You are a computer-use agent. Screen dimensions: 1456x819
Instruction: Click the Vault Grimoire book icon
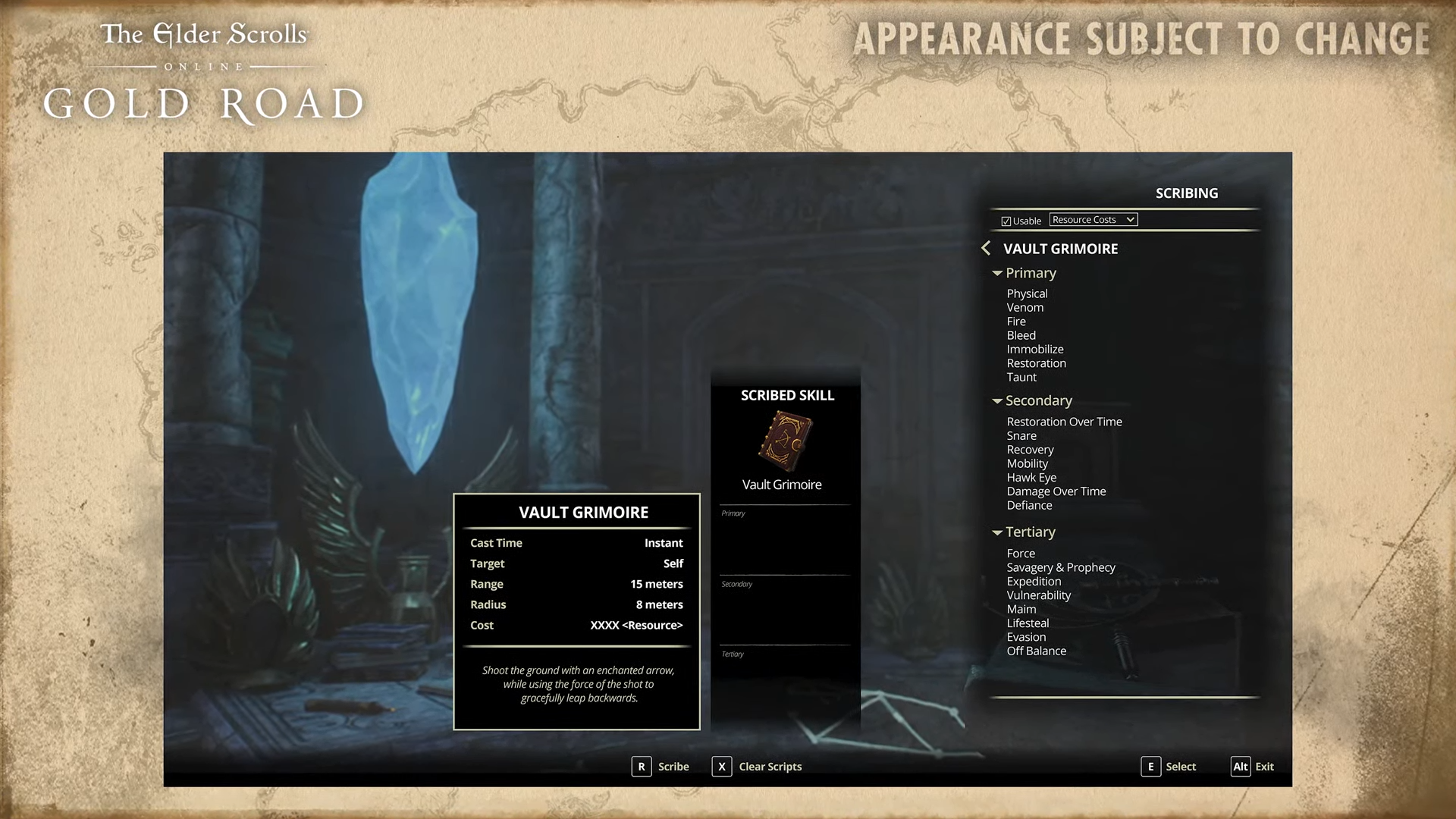[785, 441]
